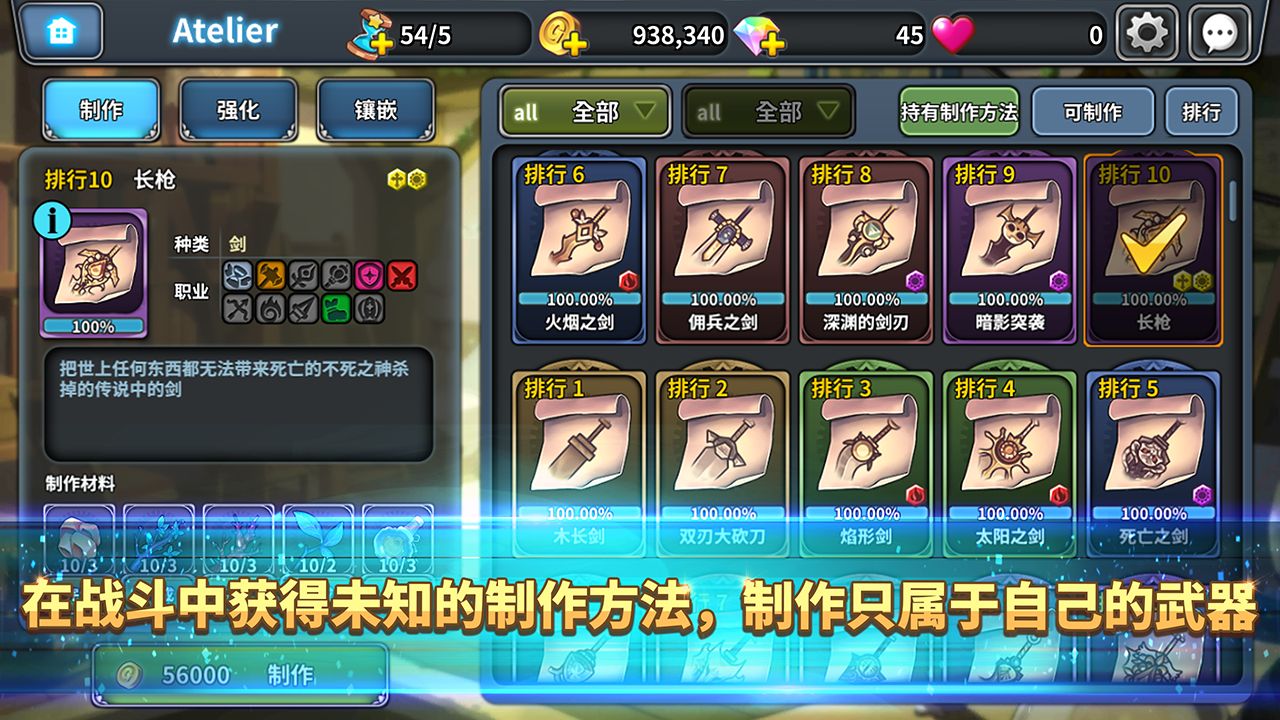1280x720 pixels.
Task: Select the pink shield guardian class icon
Action: pyautogui.click(x=369, y=275)
